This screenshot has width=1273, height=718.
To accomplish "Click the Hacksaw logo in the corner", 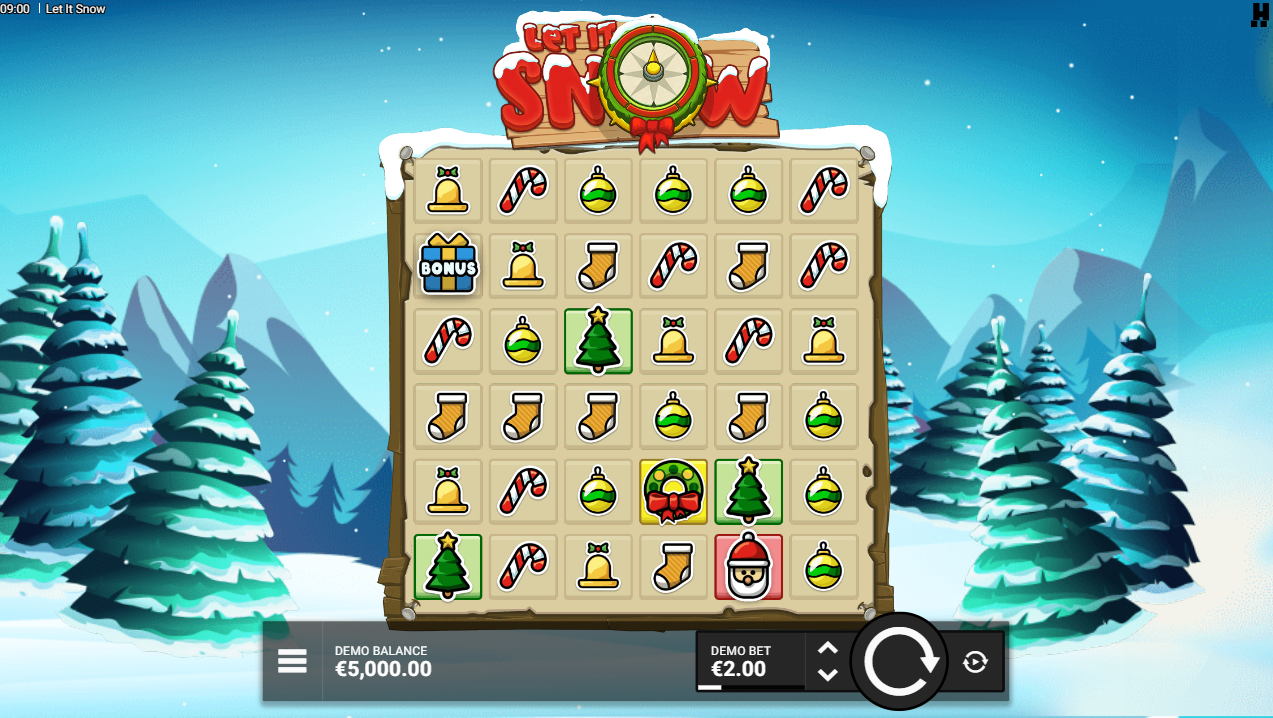I will [x=1259, y=13].
